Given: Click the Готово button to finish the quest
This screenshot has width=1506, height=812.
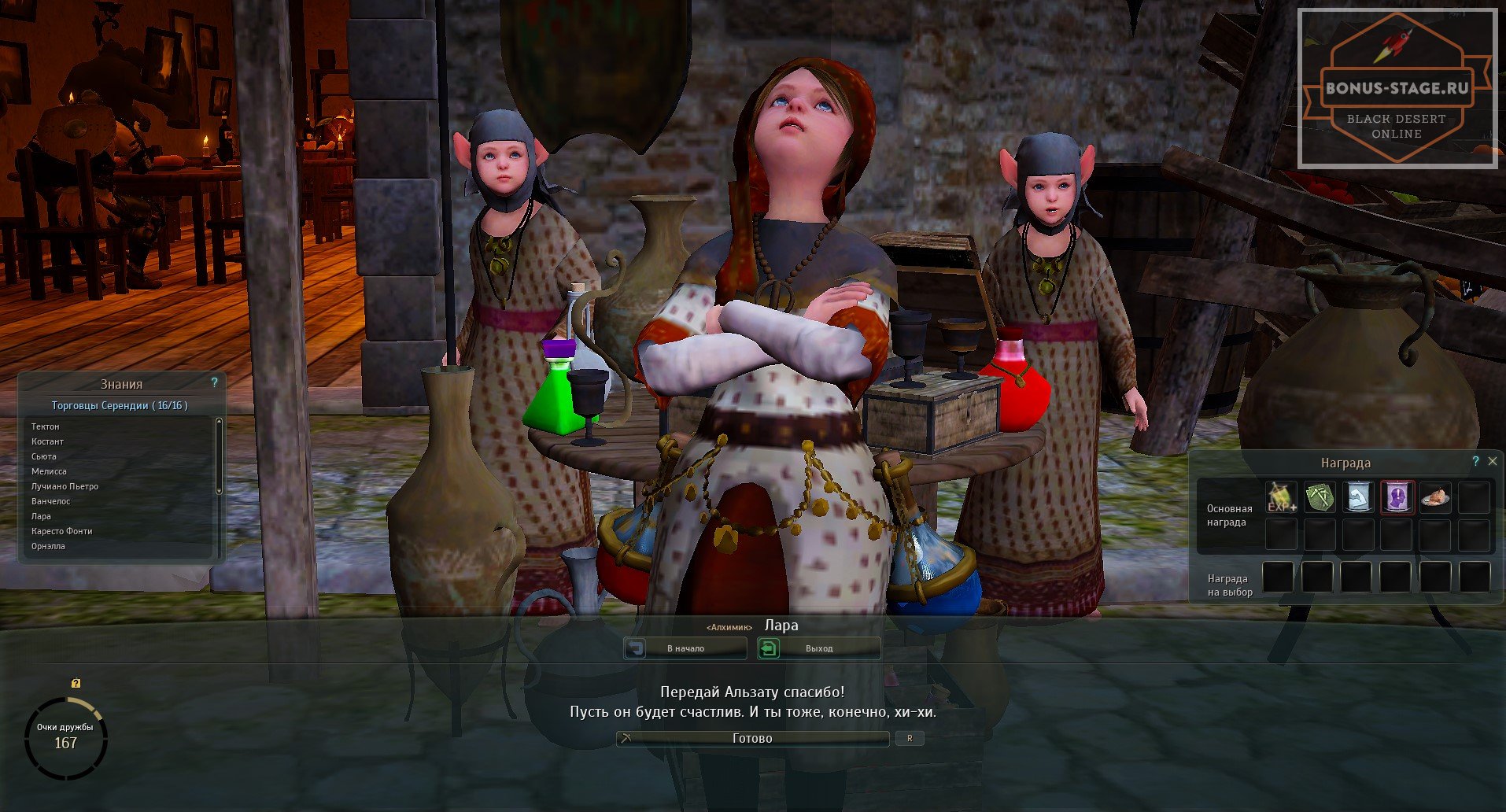Looking at the screenshot, I should pyautogui.click(x=752, y=738).
